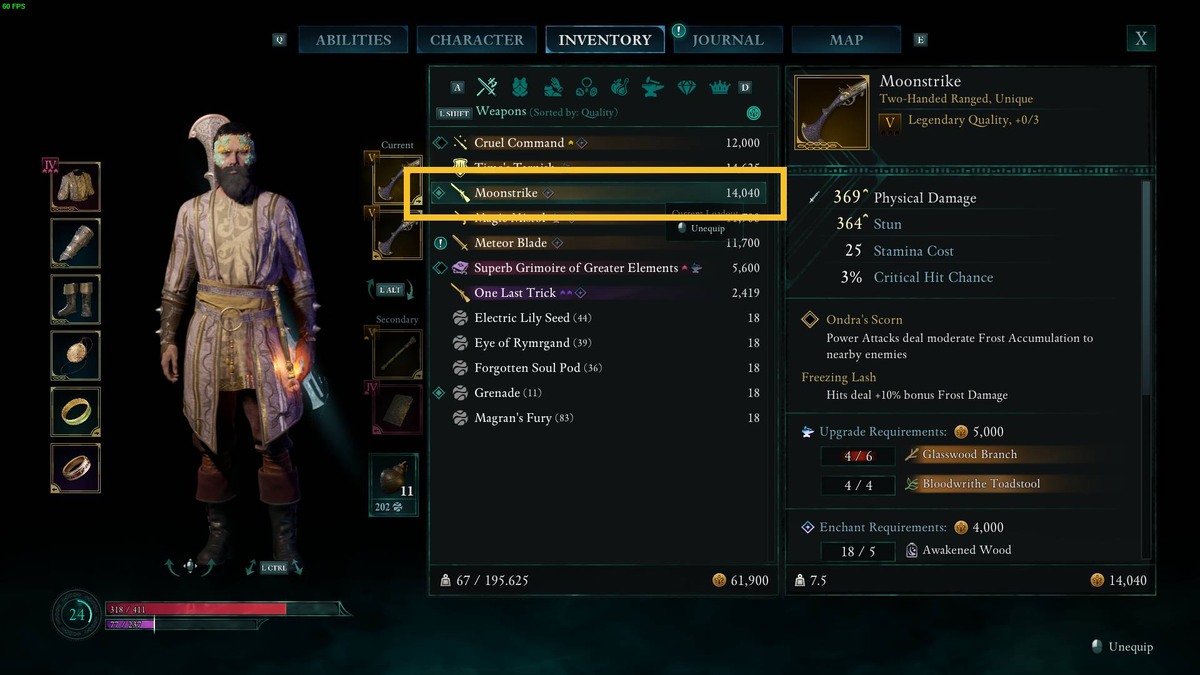Close the inventory with the X button

click(x=1140, y=39)
